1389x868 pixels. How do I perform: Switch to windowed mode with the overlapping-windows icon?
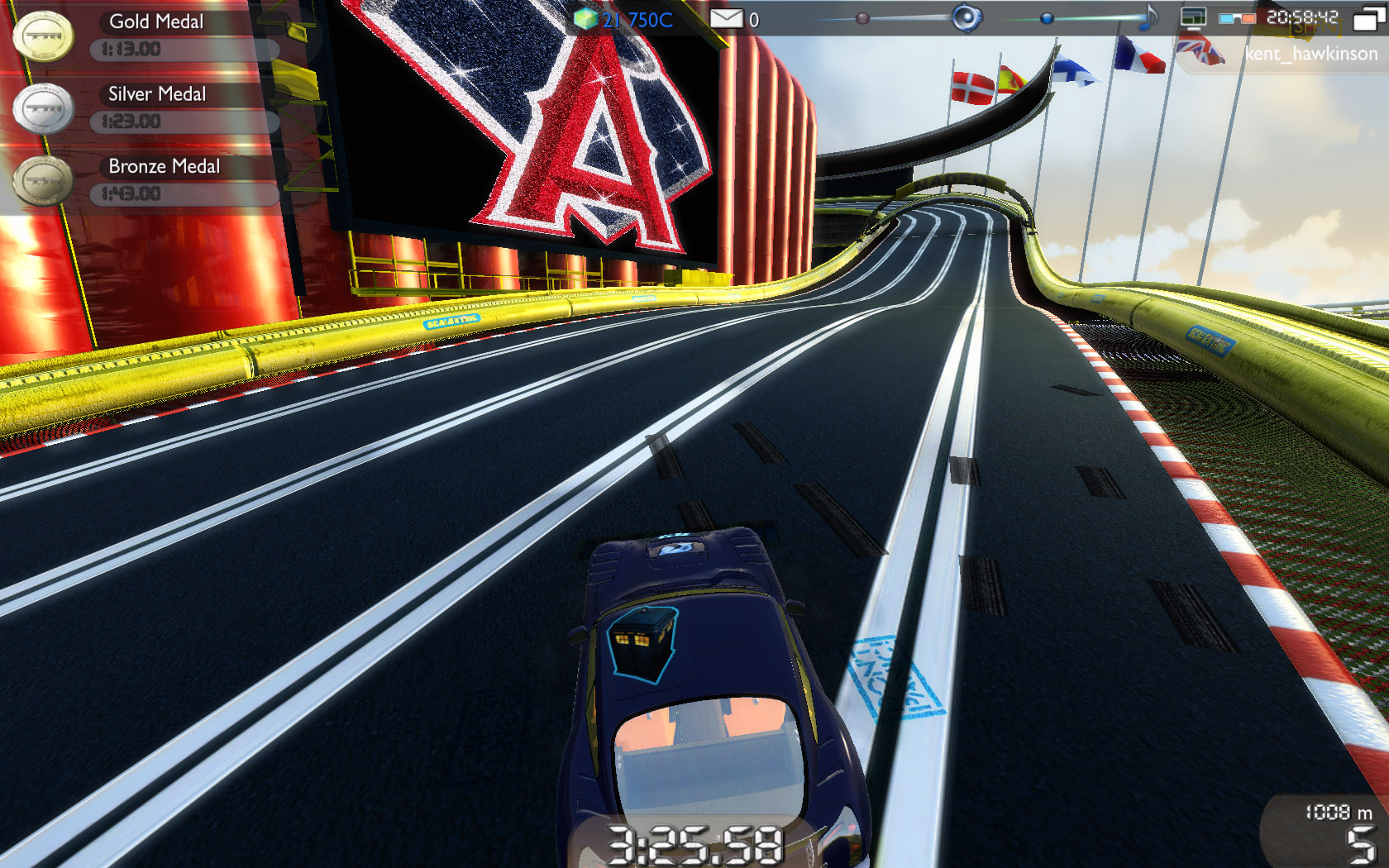click(x=1368, y=18)
